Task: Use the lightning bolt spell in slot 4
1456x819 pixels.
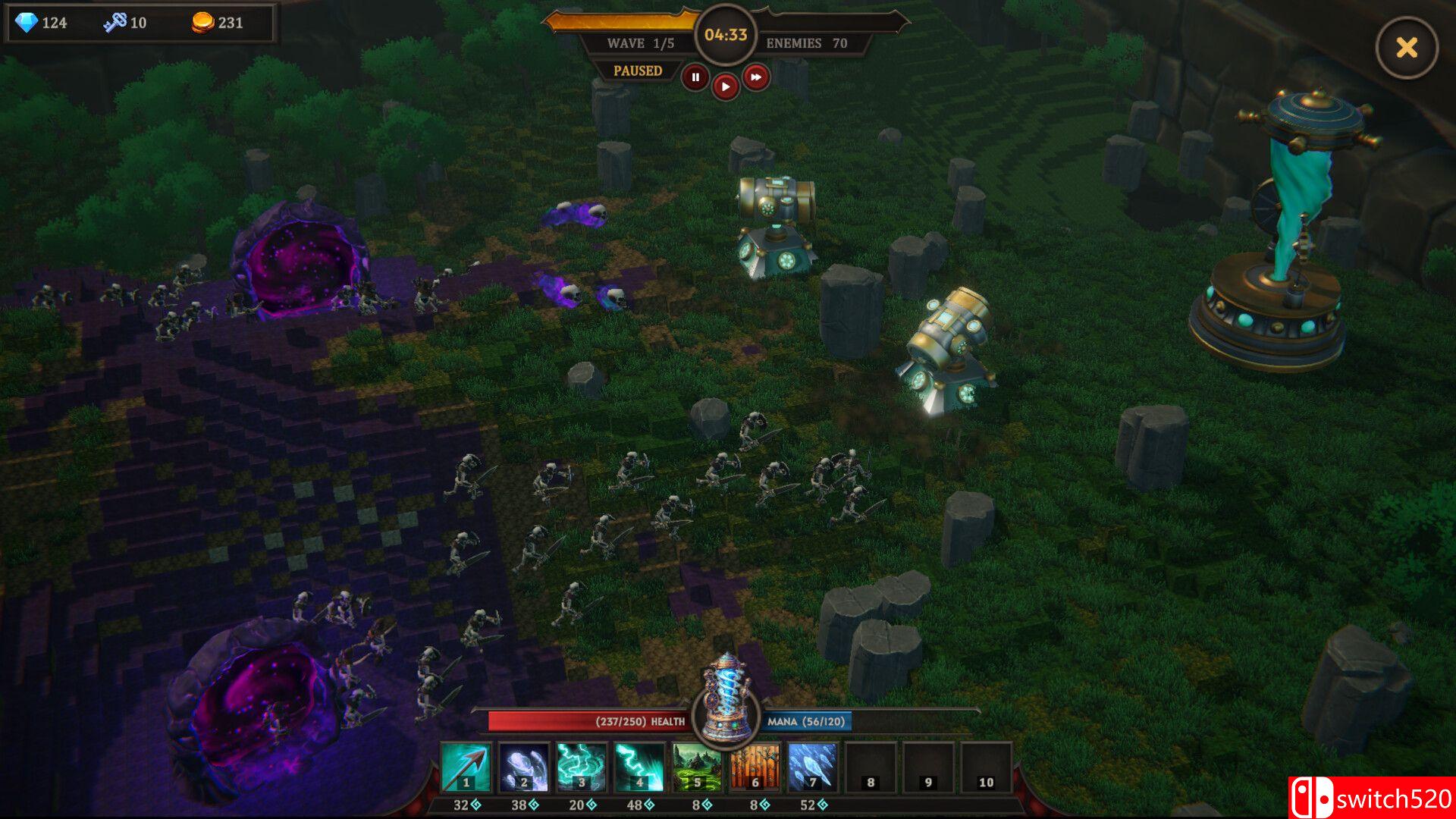Action: coord(639,767)
